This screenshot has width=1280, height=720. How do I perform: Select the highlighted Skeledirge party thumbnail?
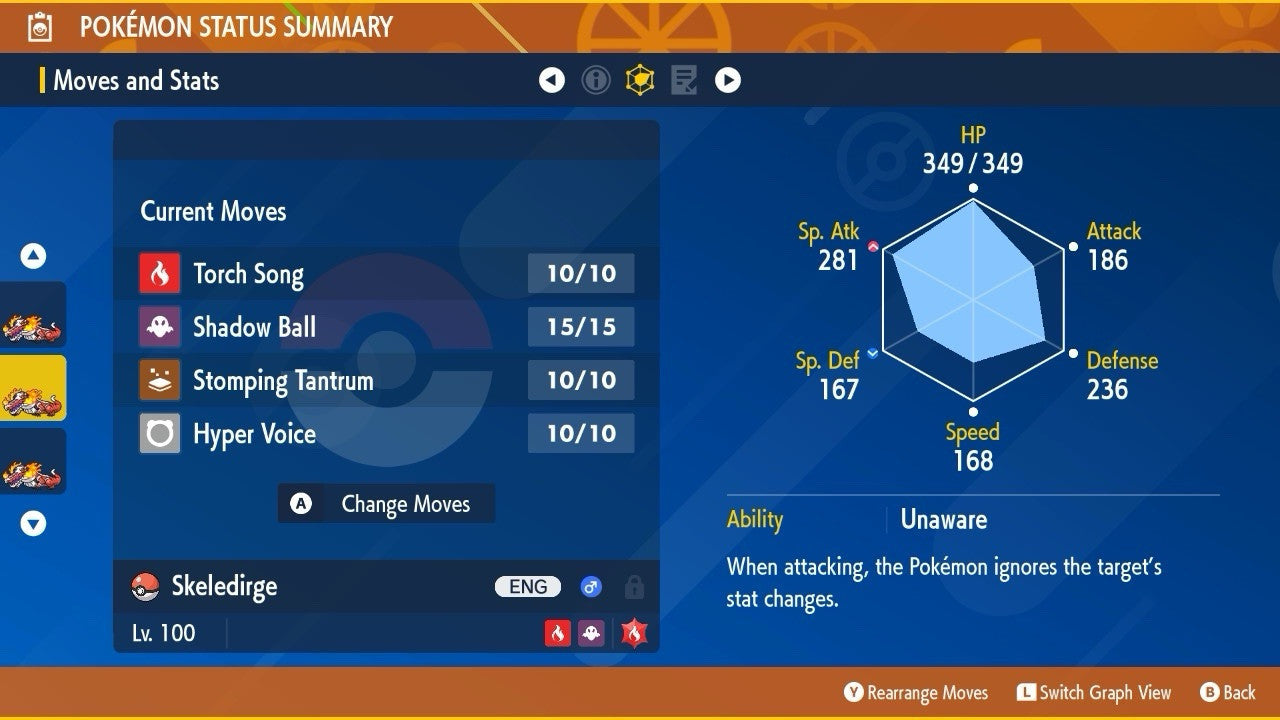tap(33, 388)
